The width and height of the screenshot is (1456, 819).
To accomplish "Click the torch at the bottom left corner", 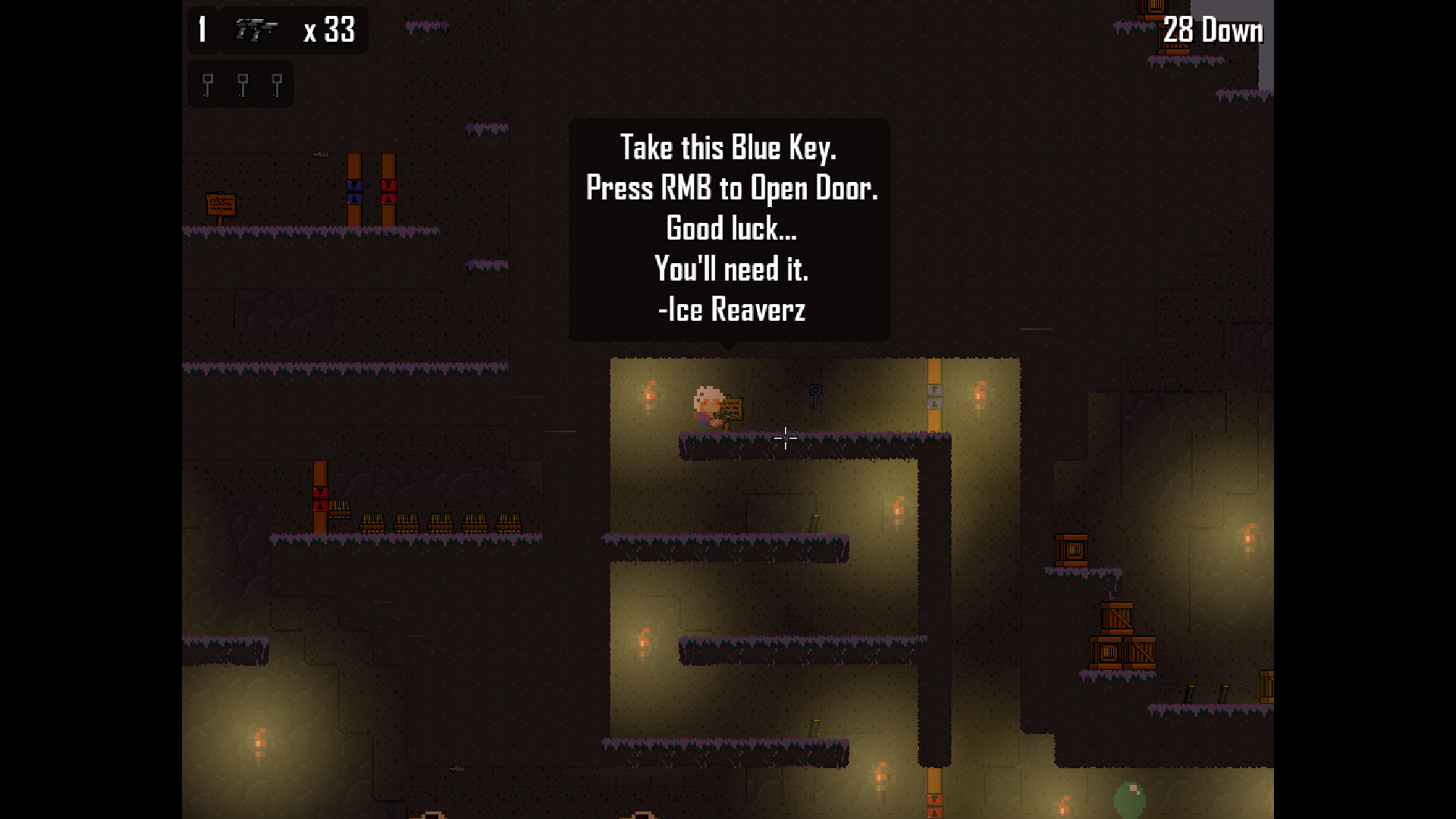I will [259, 739].
